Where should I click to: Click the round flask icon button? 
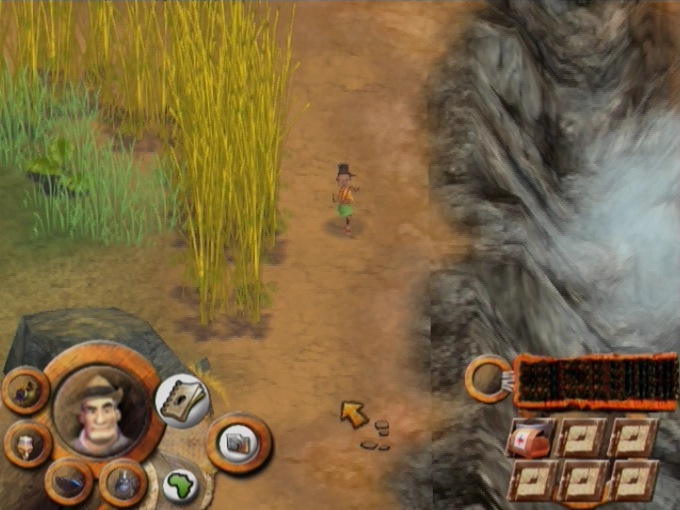coord(123,483)
